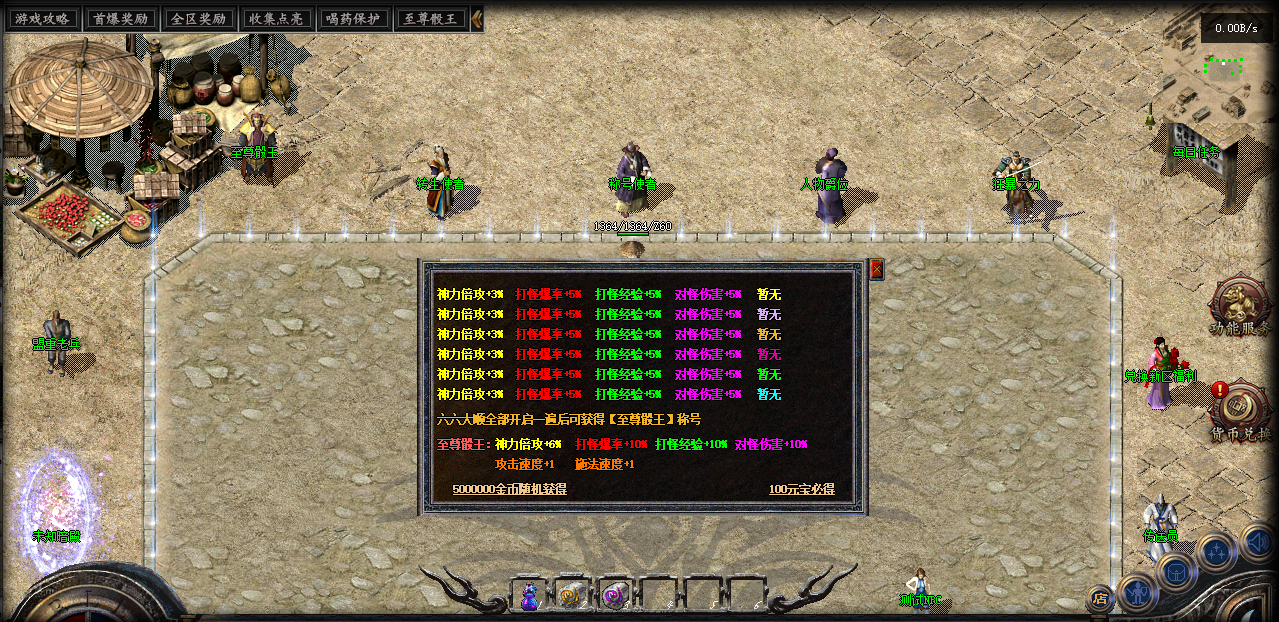
Task: Open the character figure round button
Action: 1137,593
